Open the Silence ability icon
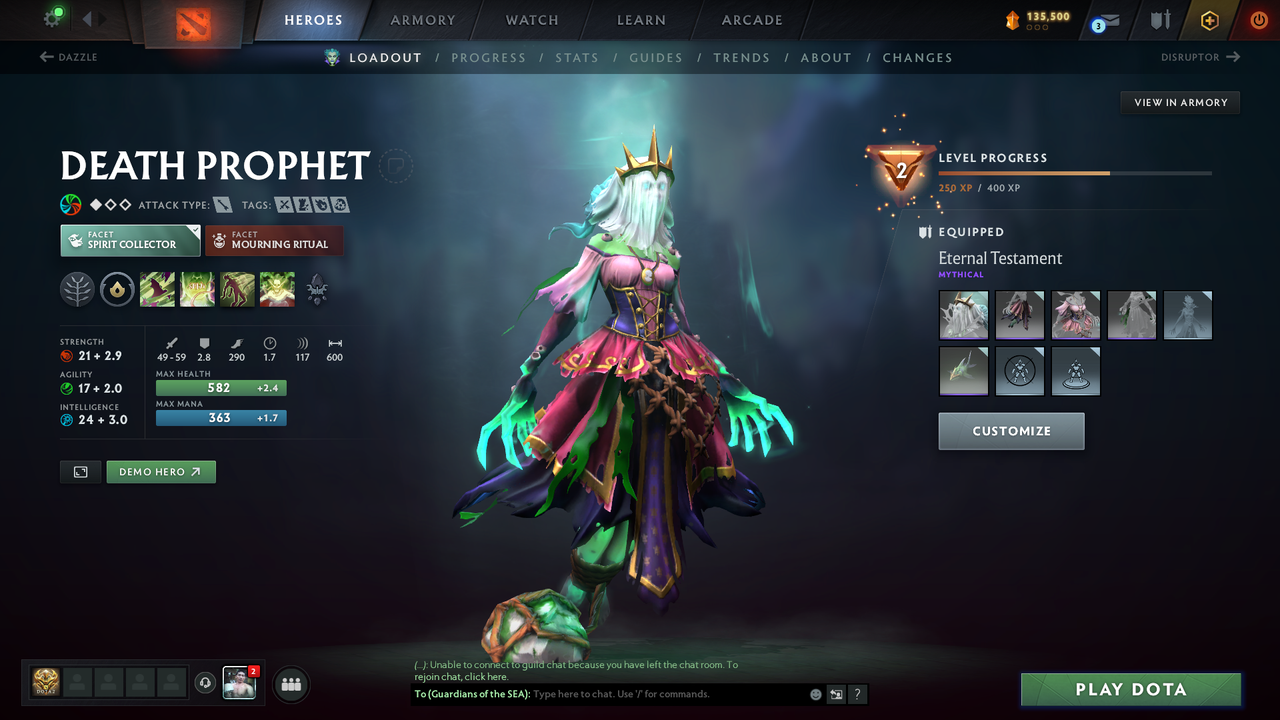The height and width of the screenshot is (720, 1280). 197,290
